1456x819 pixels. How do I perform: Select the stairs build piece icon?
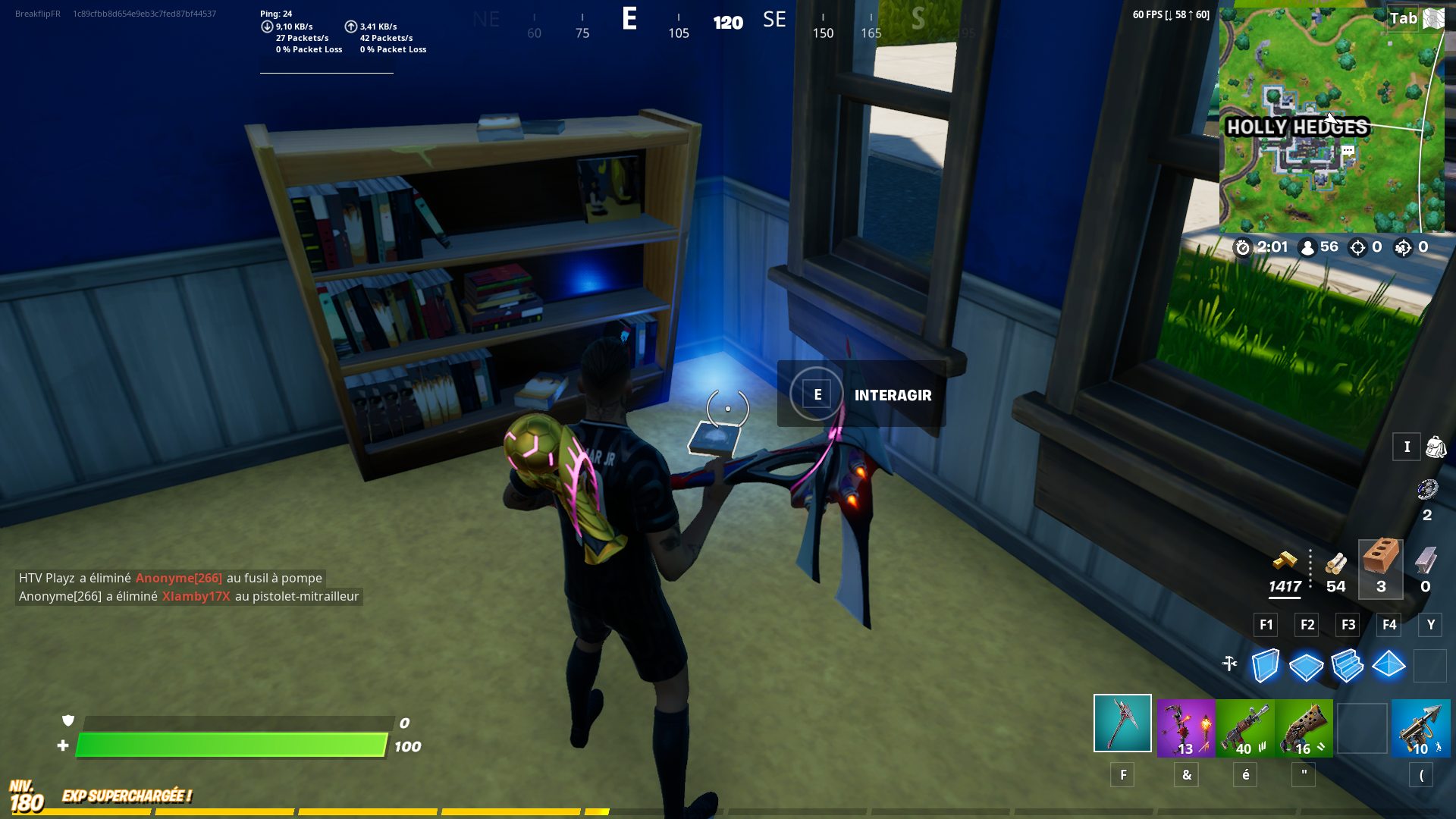tap(1348, 667)
